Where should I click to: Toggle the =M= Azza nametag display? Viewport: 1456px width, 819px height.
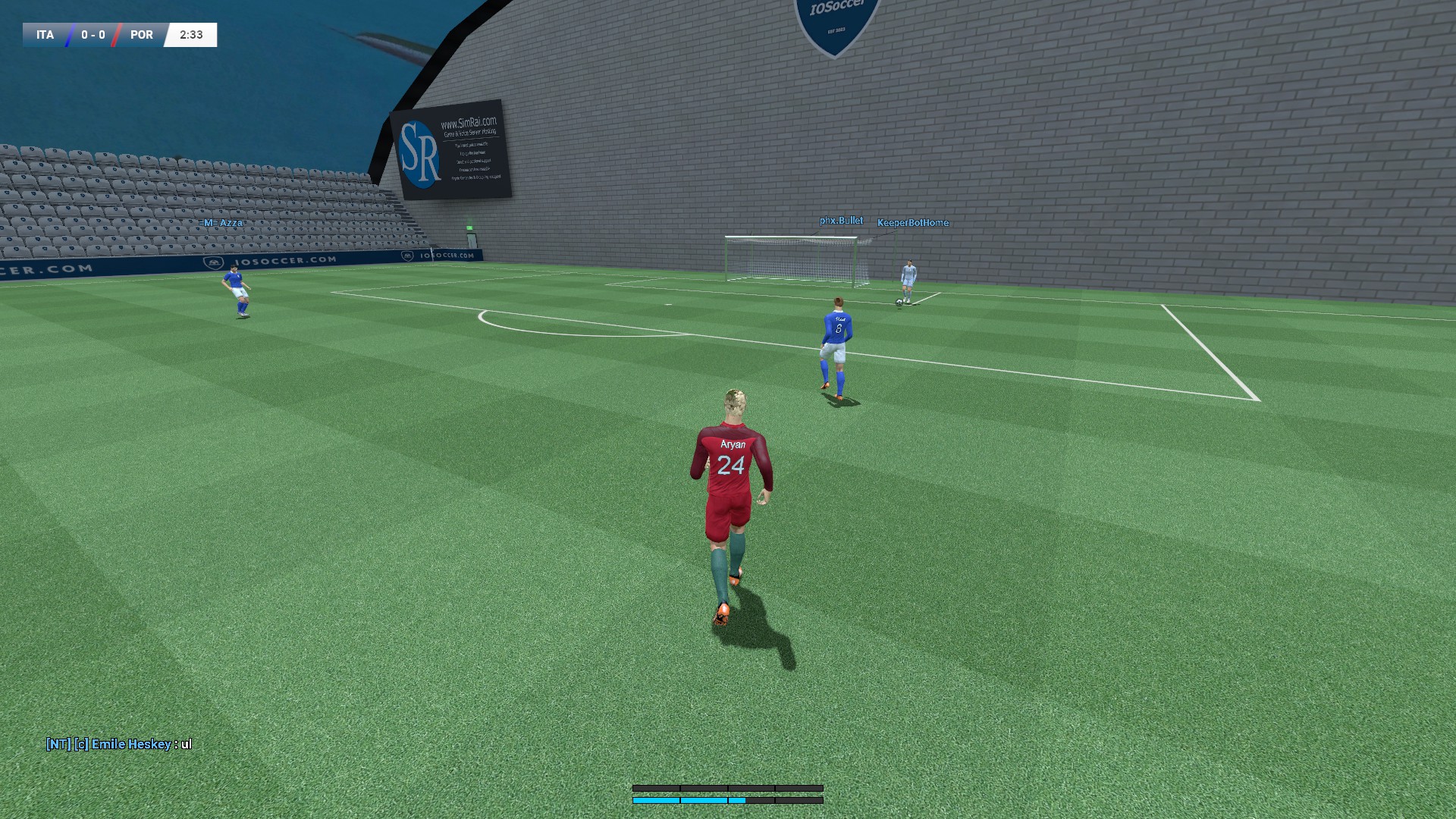click(x=220, y=223)
